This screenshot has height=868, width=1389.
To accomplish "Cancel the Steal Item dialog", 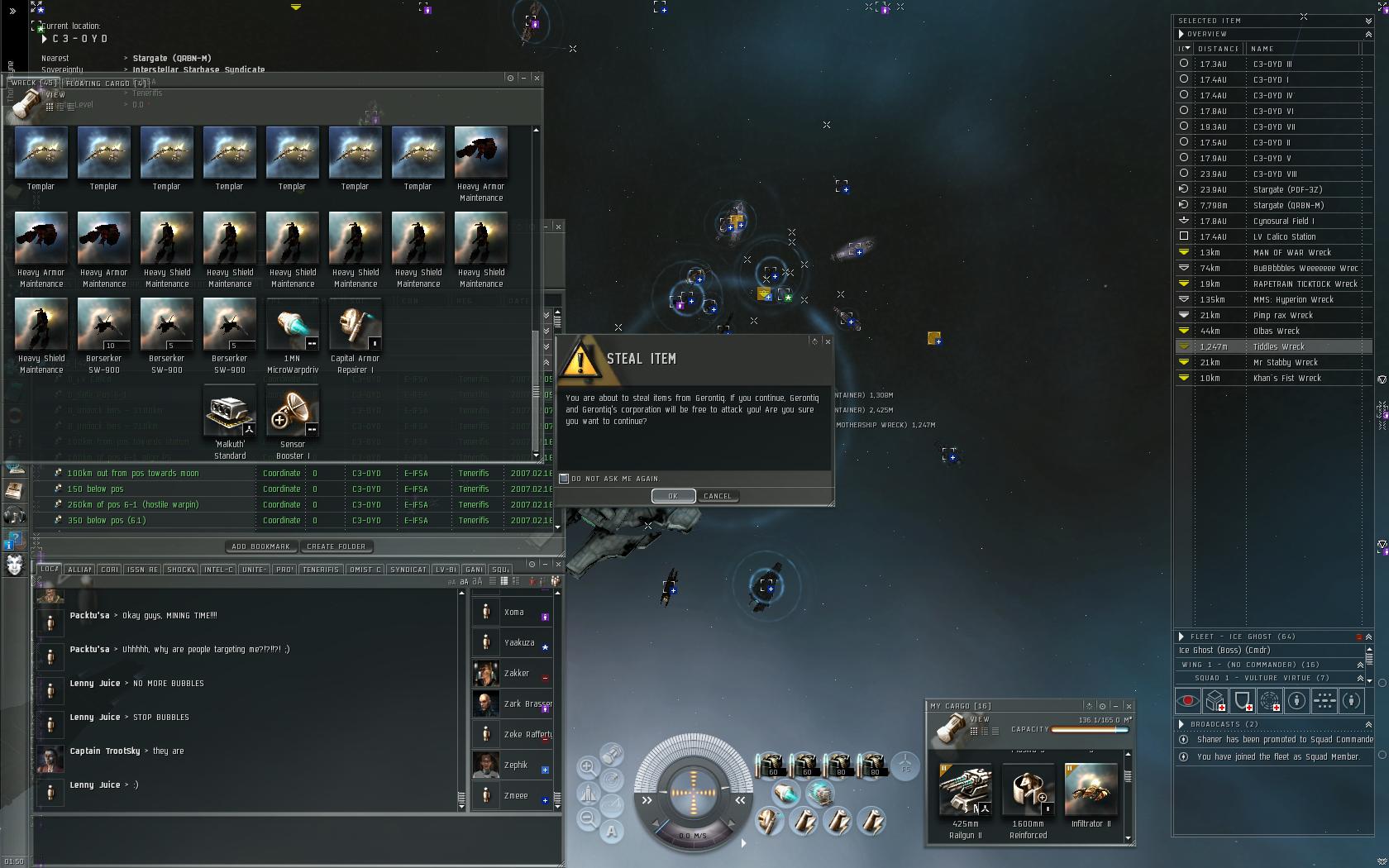I will pyautogui.click(x=717, y=496).
